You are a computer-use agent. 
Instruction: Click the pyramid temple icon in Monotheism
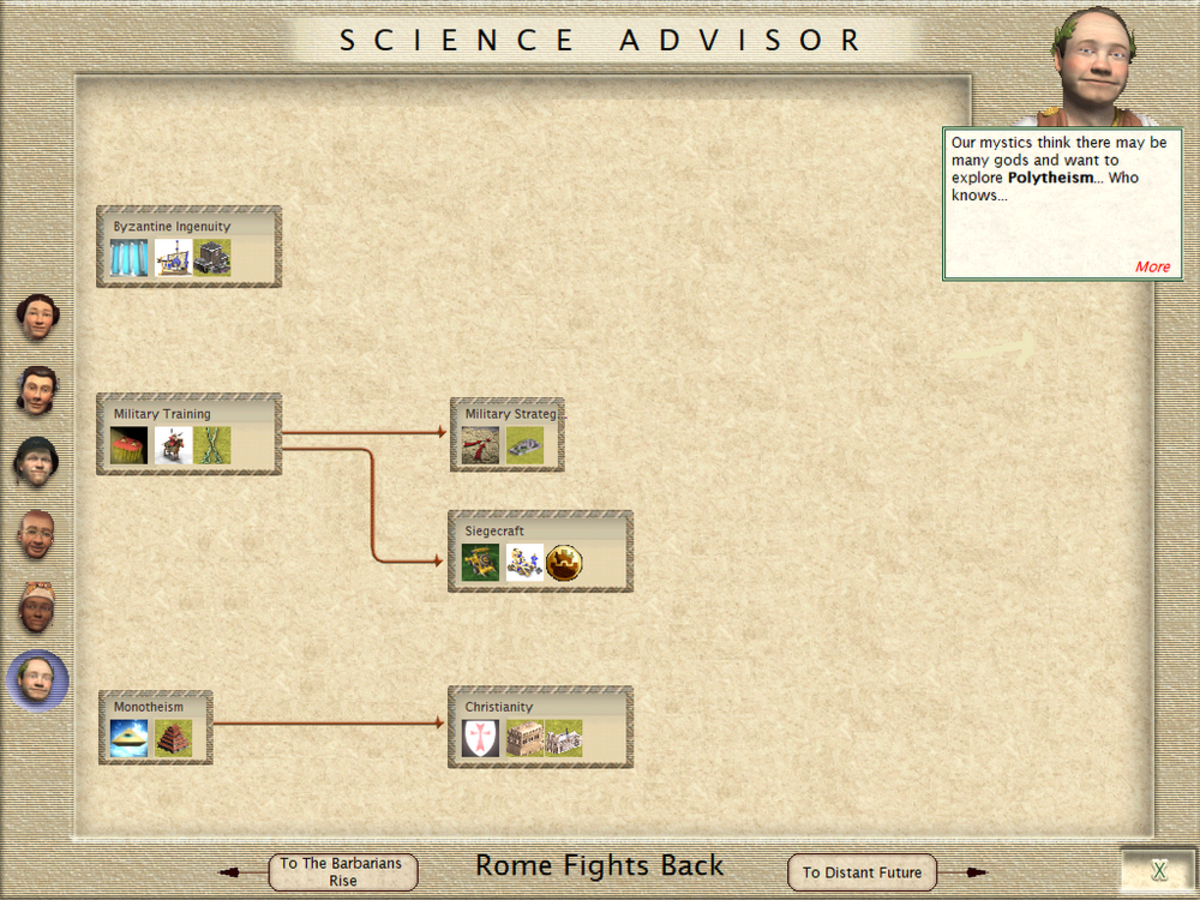[x=173, y=739]
